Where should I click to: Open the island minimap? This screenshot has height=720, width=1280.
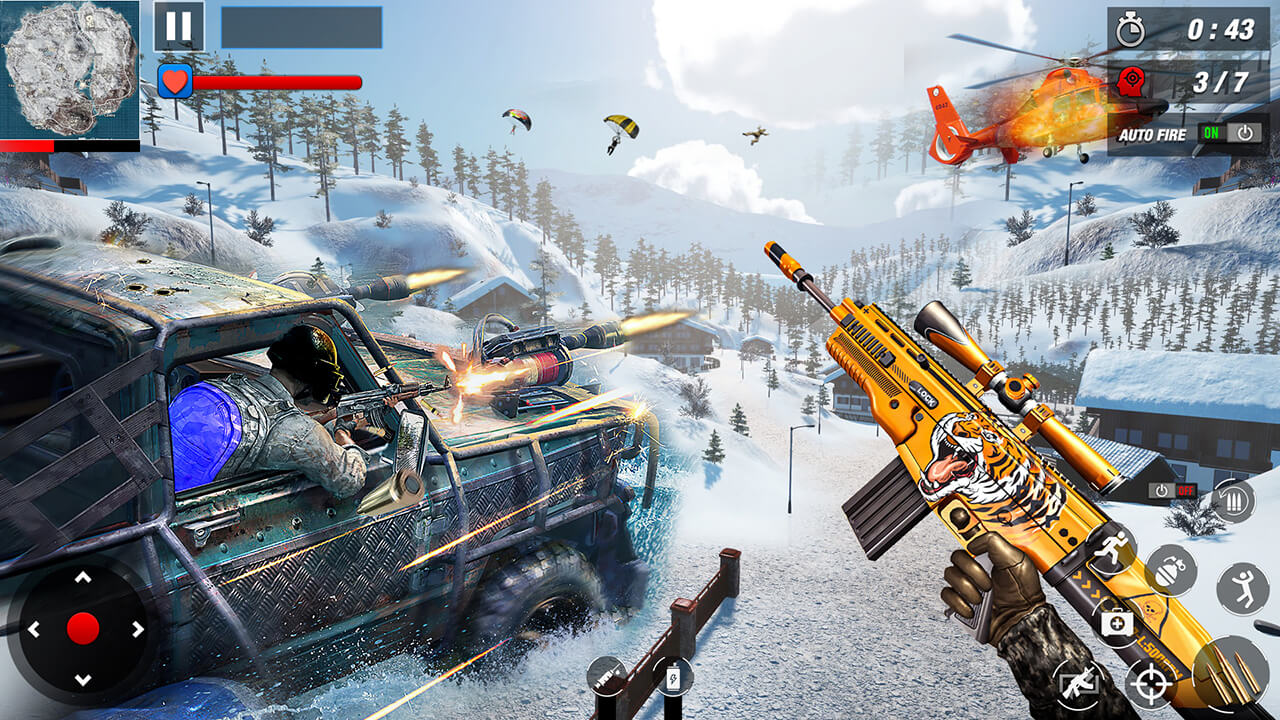point(70,70)
